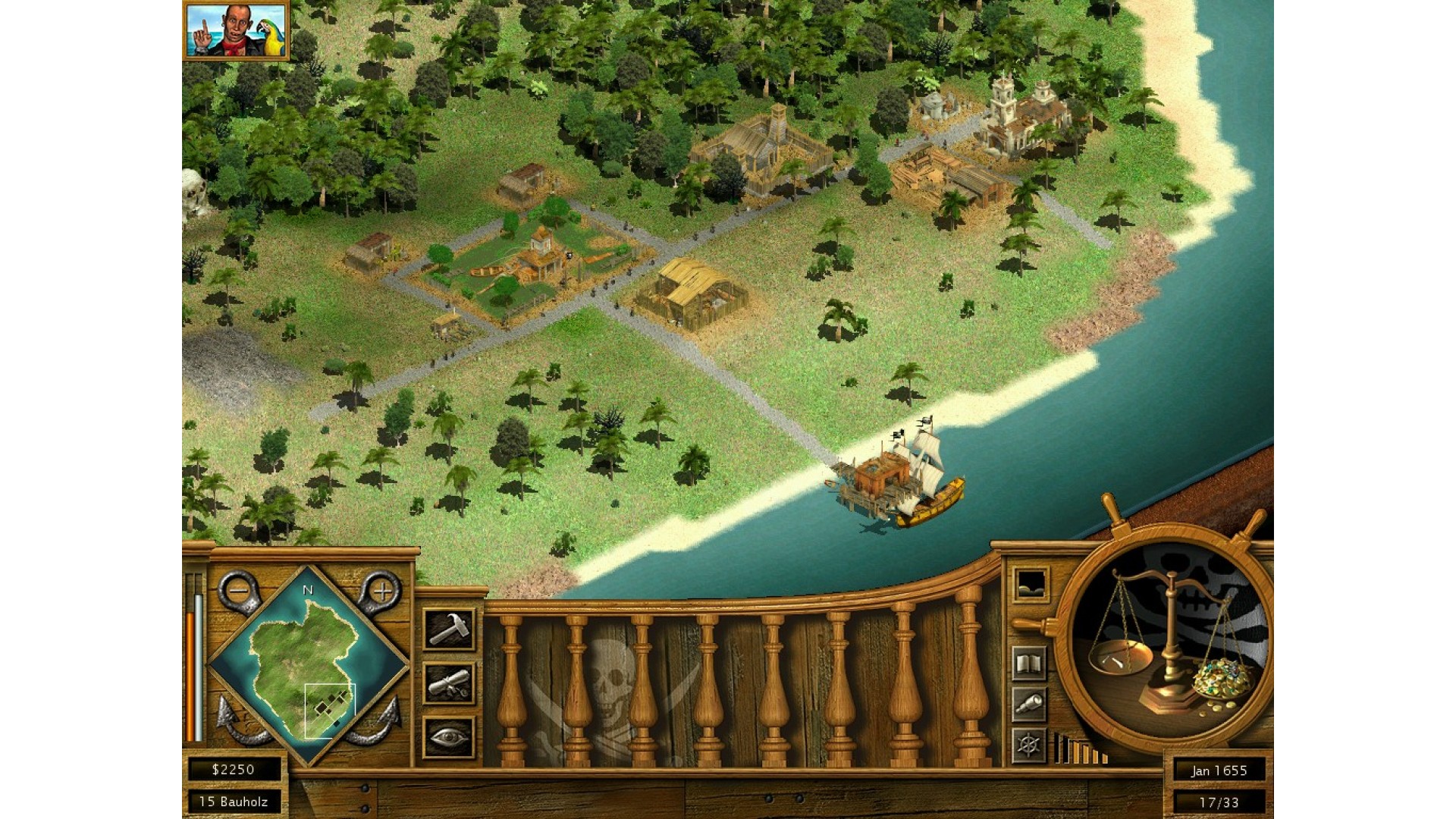
Task: Click the advisor portrait with the parrot
Action: pyautogui.click(x=236, y=30)
